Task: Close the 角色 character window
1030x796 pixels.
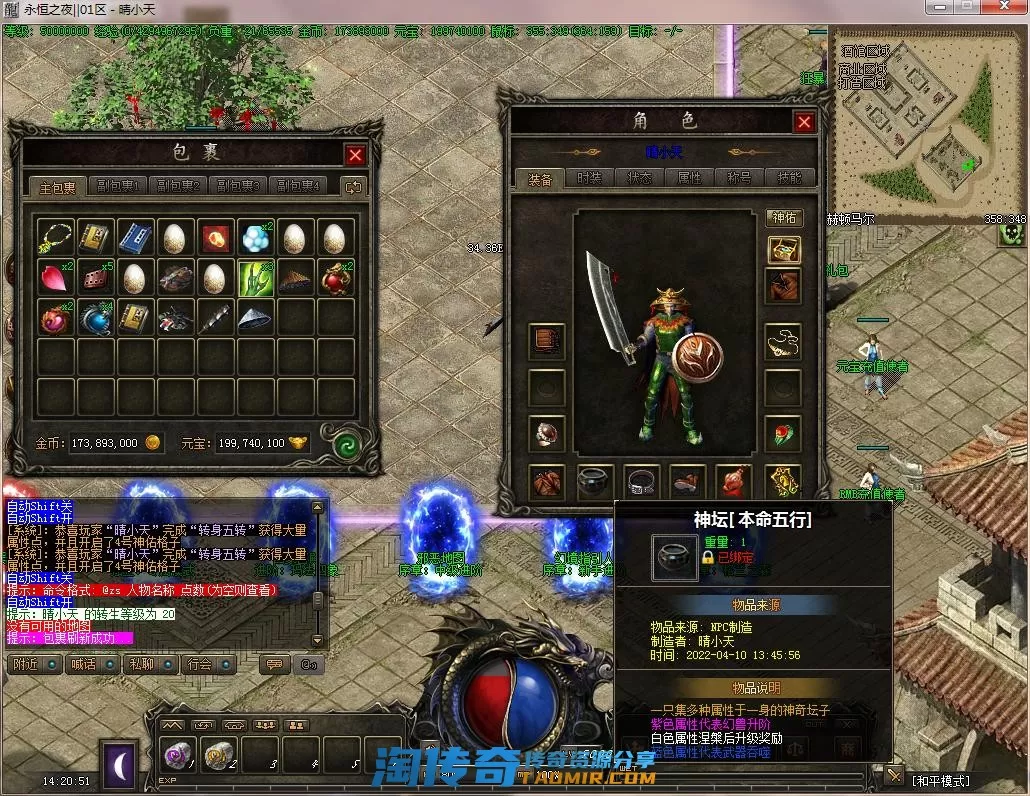Action: (x=804, y=122)
